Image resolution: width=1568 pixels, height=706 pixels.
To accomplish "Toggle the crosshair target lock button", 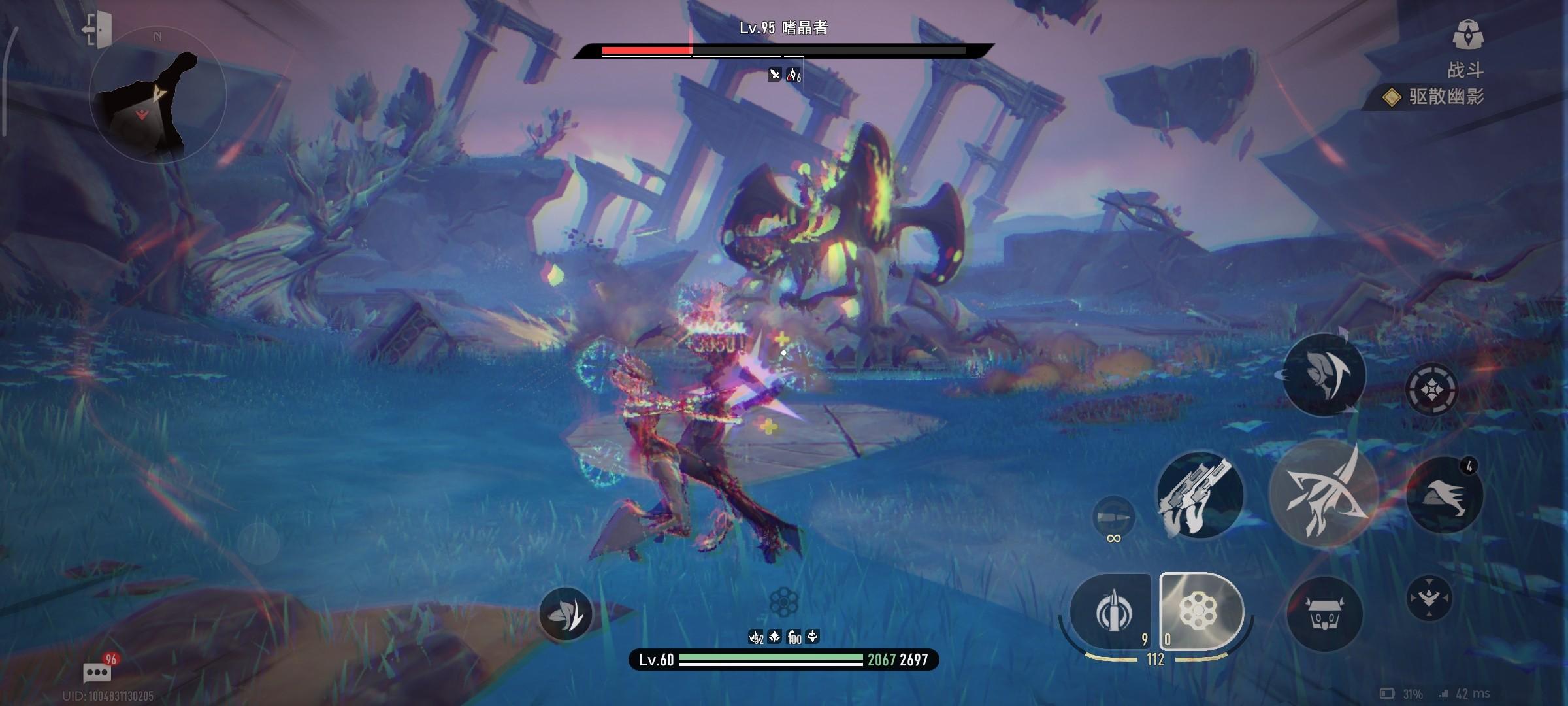I will (x=1431, y=390).
